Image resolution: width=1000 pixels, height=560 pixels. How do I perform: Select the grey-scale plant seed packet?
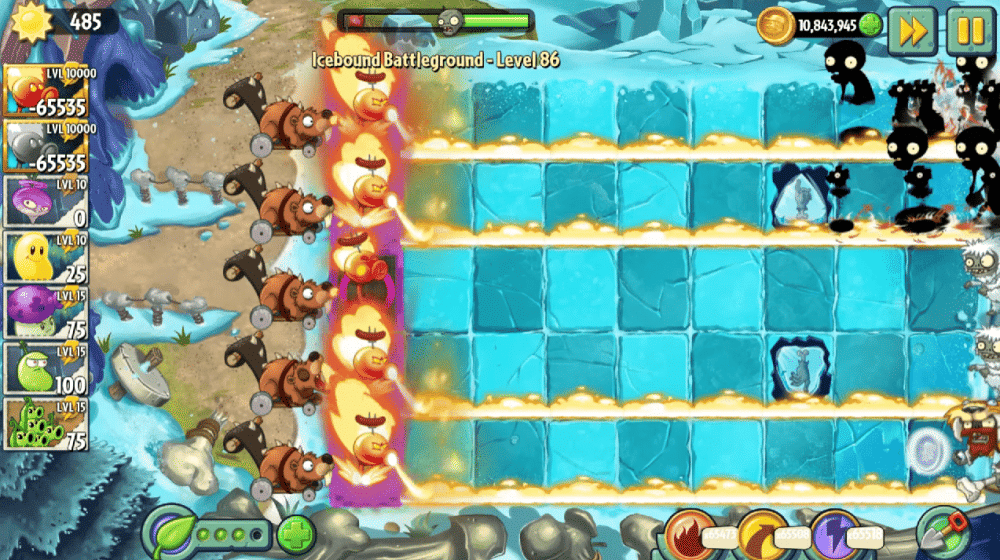[x=45, y=147]
